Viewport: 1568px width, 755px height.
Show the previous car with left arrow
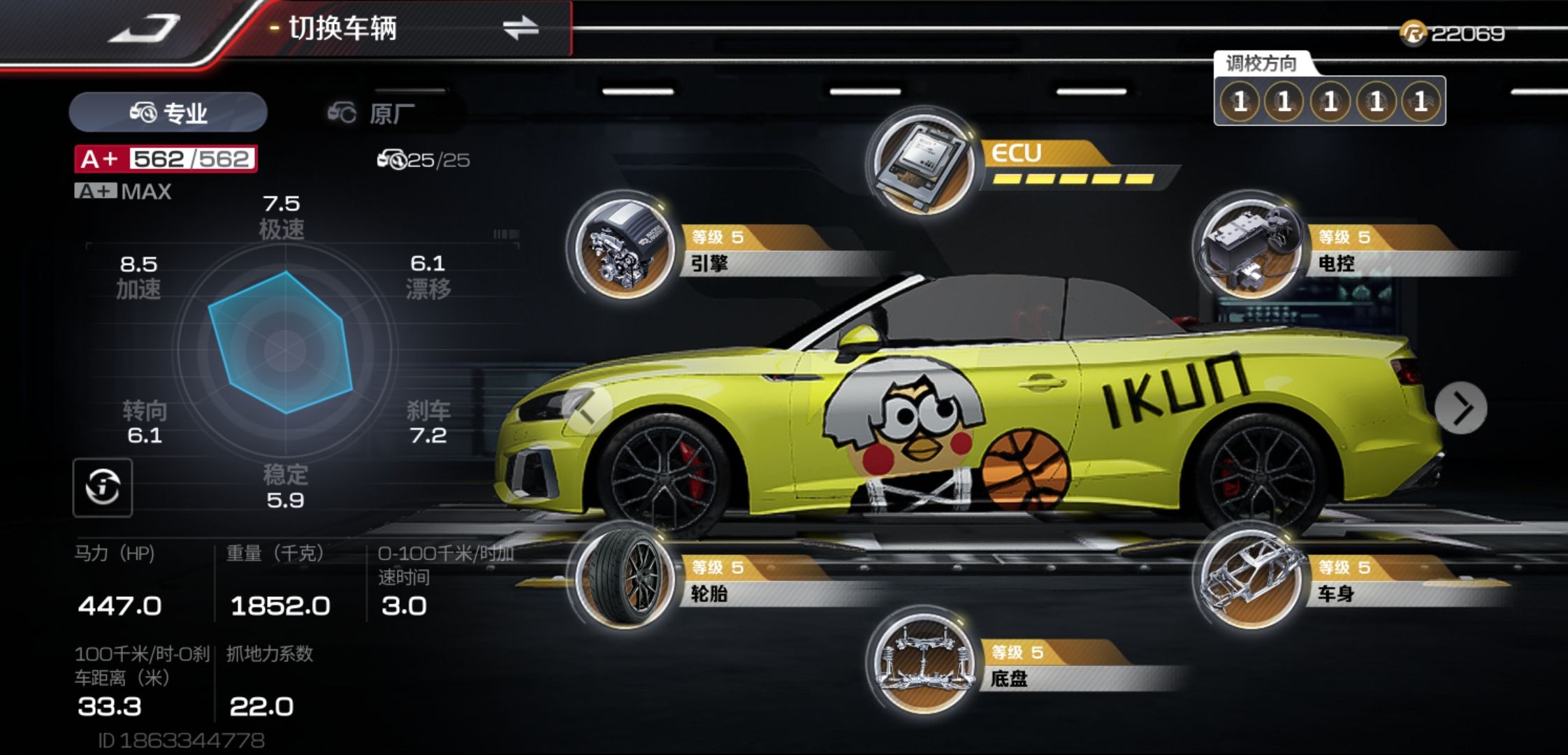587,412
